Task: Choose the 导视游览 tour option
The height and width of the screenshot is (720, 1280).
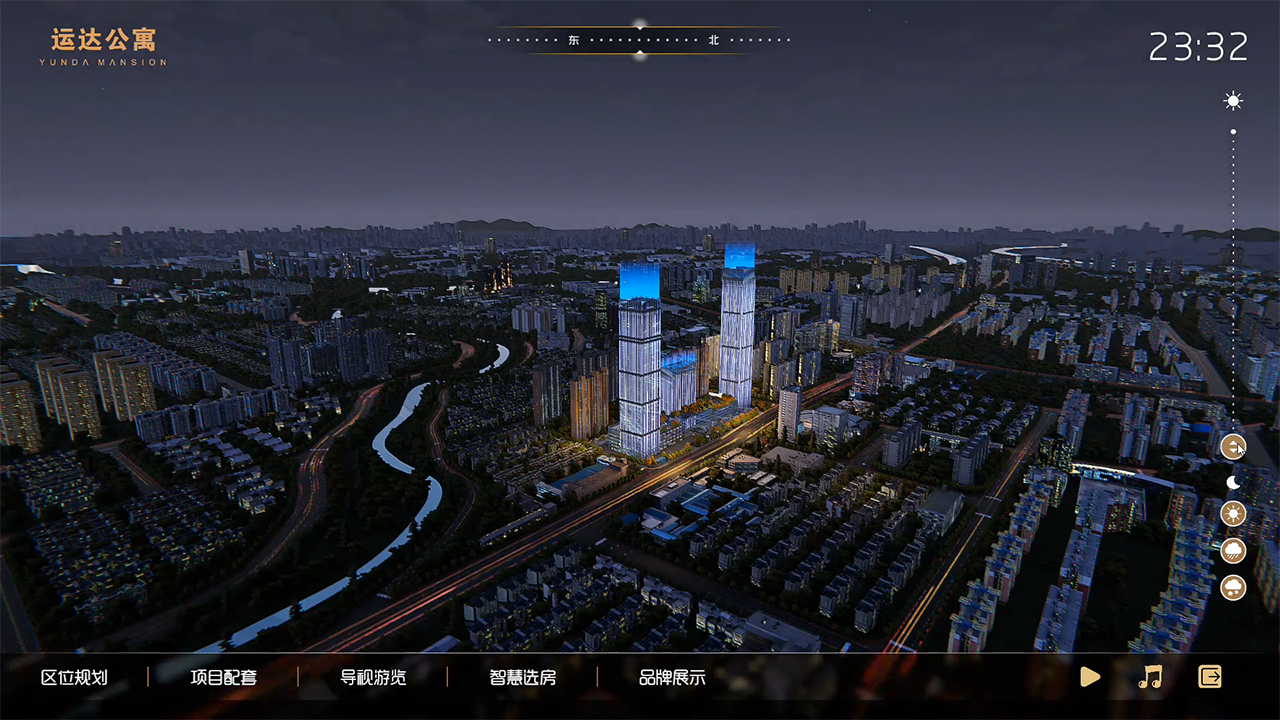Action: (x=373, y=677)
